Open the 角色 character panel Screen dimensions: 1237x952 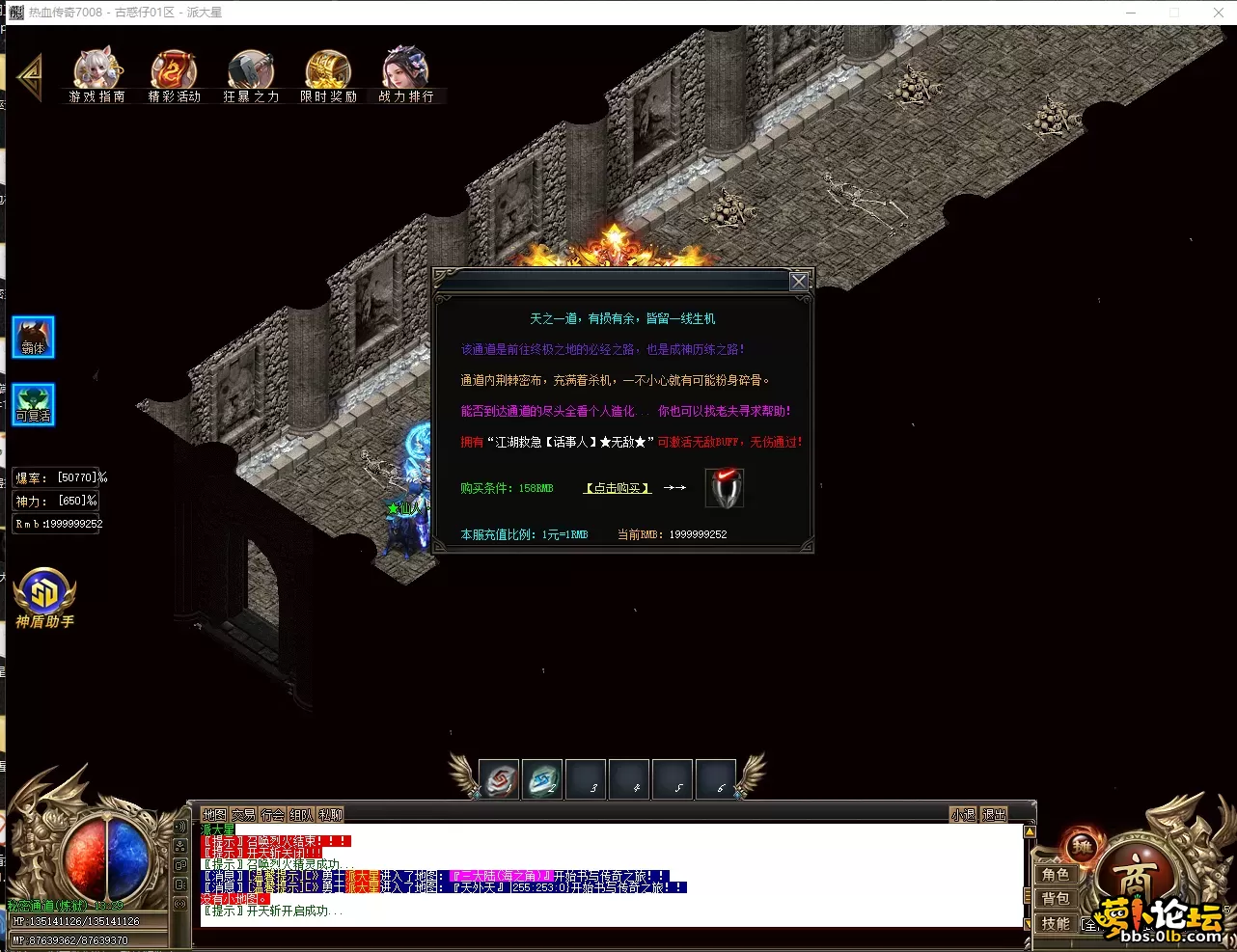1056,875
